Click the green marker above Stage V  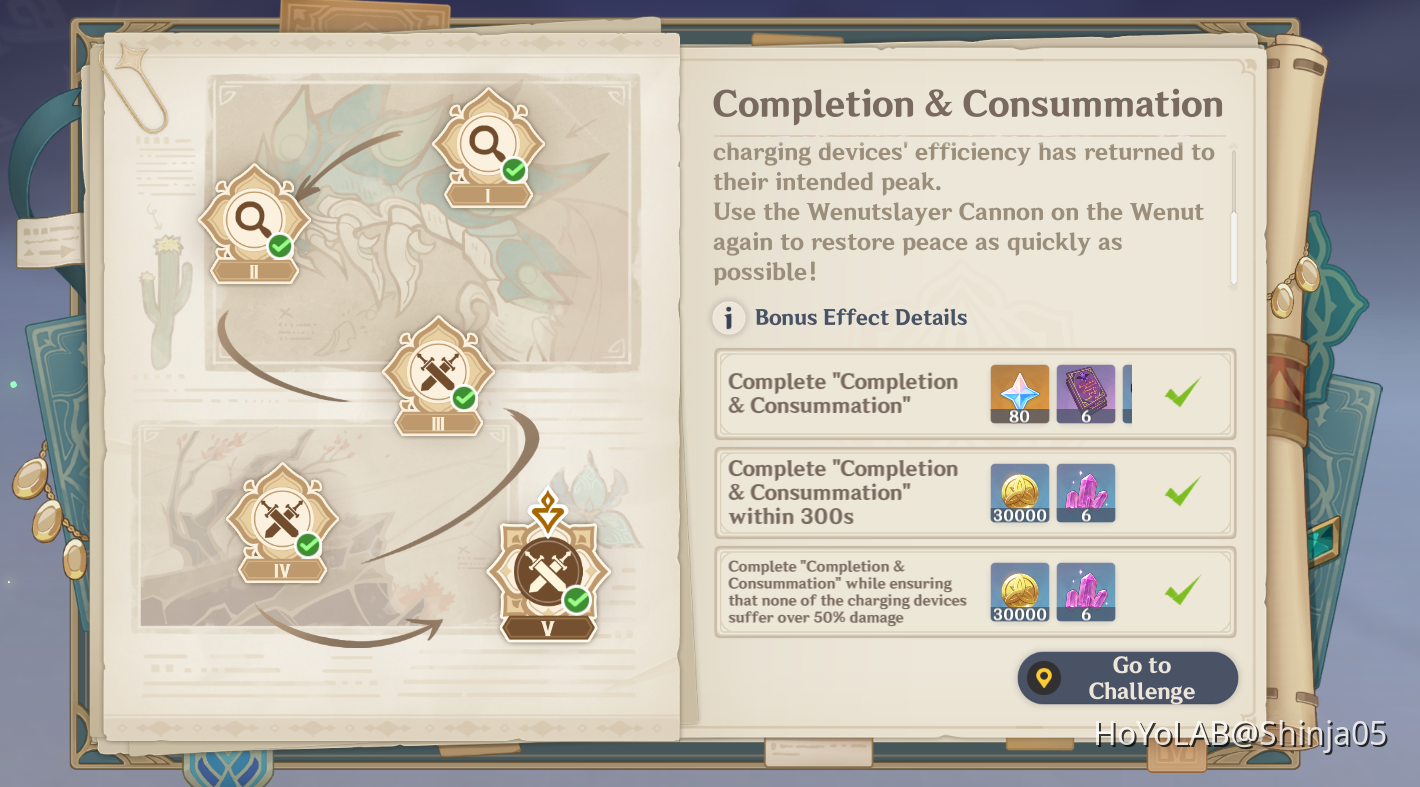tap(547, 512)
